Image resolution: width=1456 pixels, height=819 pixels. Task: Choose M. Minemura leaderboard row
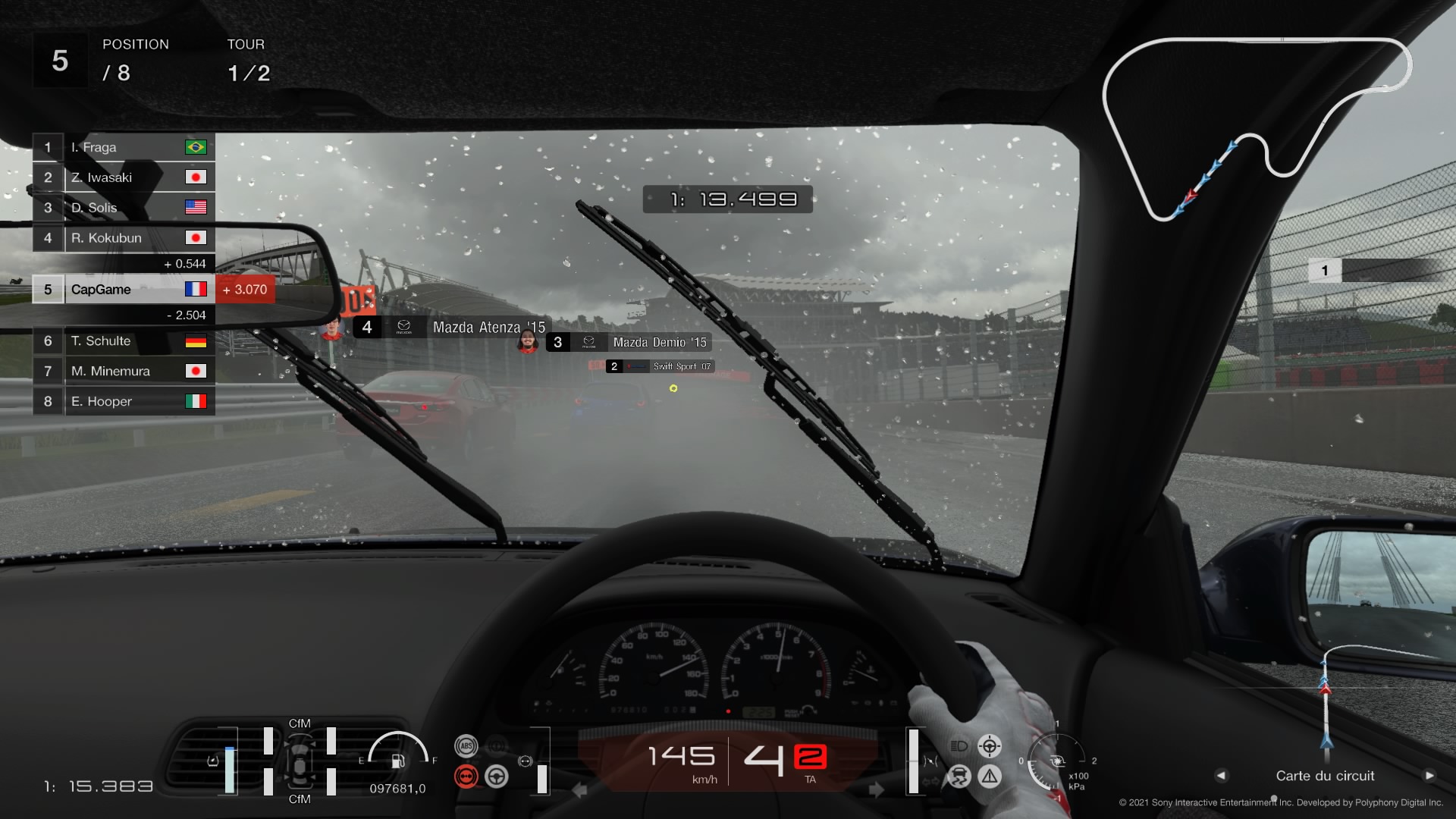(124, 372)
